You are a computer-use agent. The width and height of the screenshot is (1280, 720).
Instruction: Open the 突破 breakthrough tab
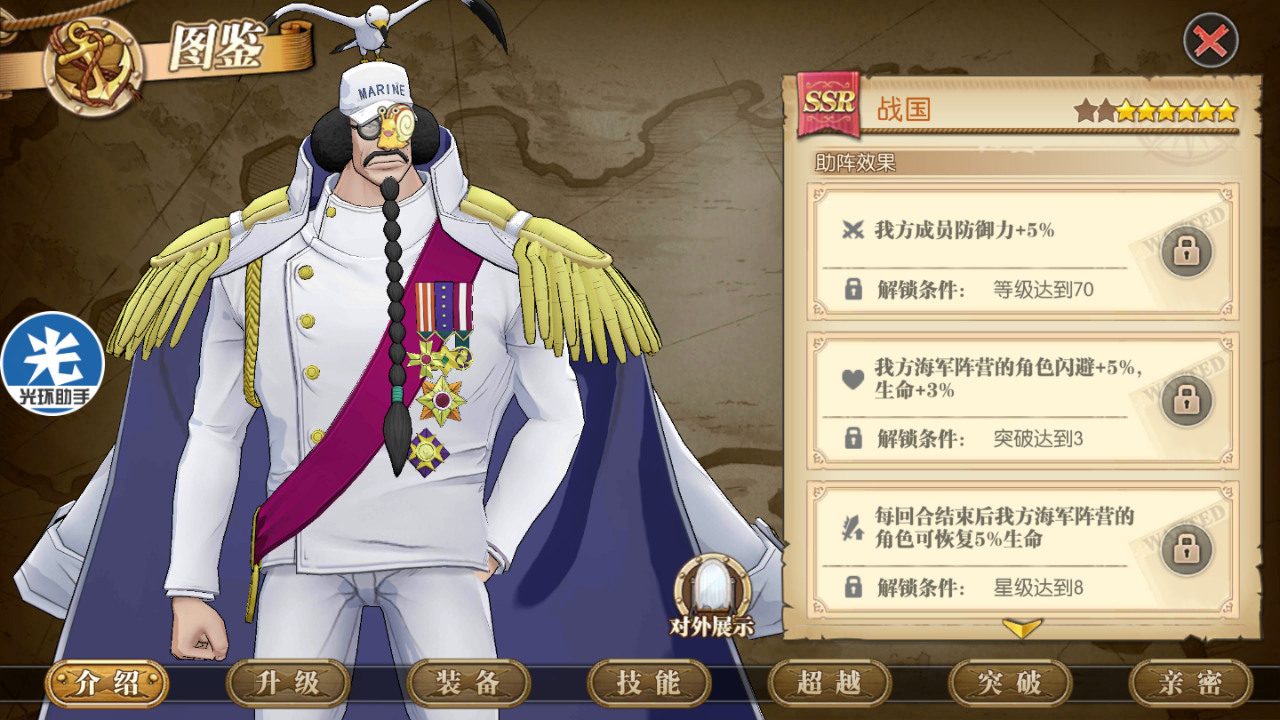pos(1010,684)
